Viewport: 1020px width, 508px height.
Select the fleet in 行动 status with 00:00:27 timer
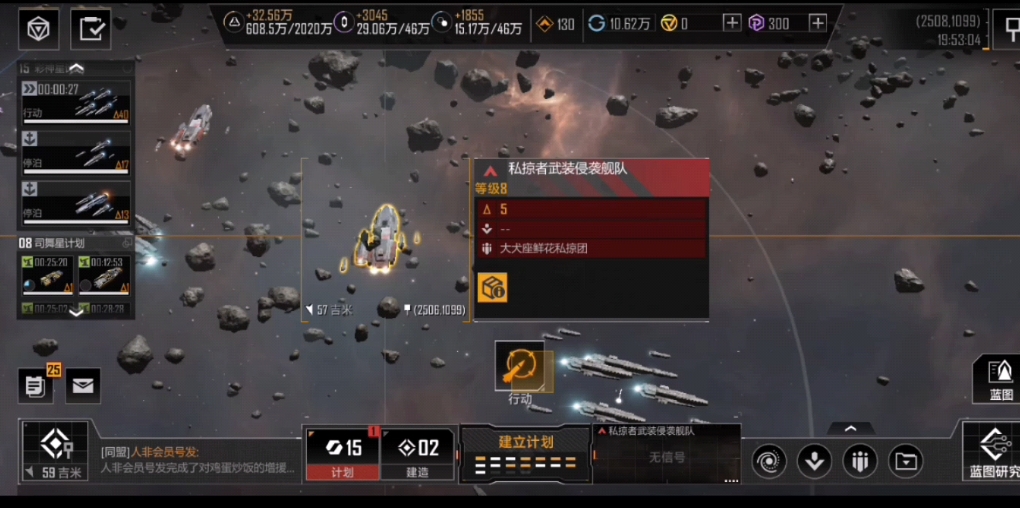[76, 102]
